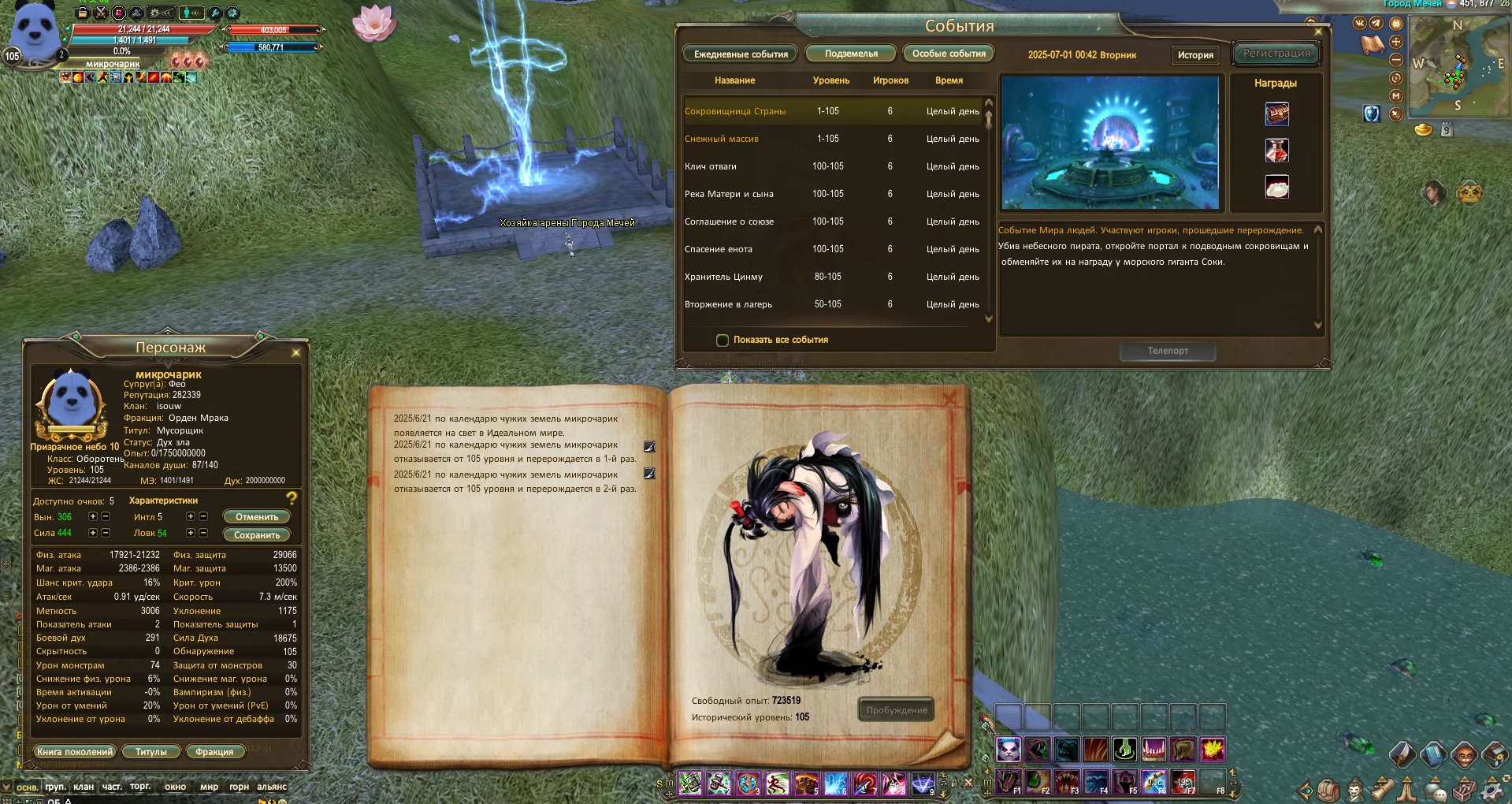Click the Телепорт button

[1168, 351]
